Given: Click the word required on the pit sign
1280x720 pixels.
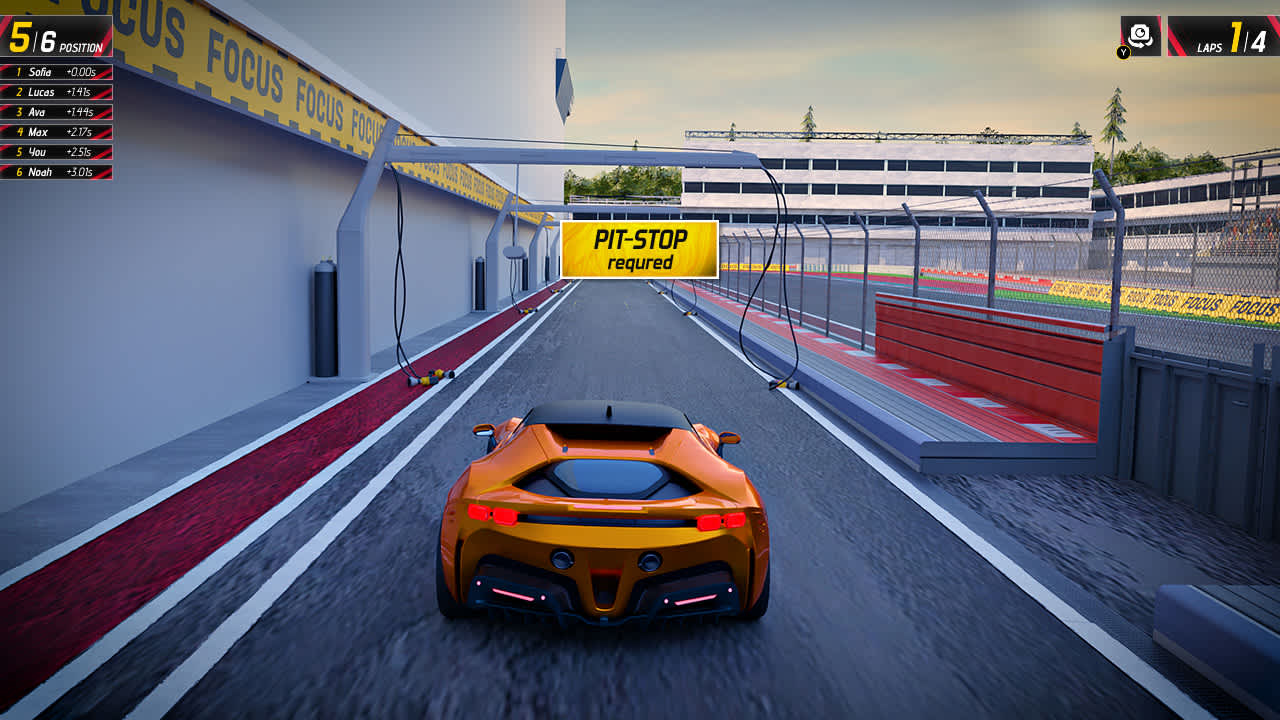Looking at the screenshot, I should 638,262.
